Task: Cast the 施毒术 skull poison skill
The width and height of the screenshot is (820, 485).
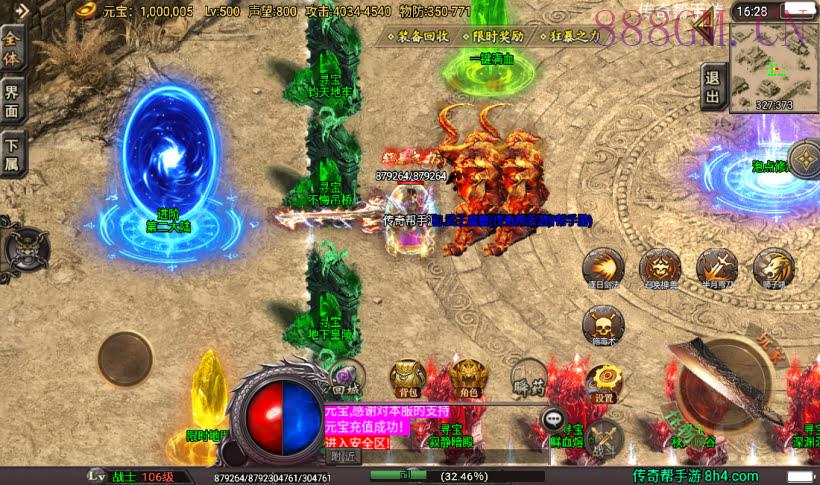Action: [603, 325]
